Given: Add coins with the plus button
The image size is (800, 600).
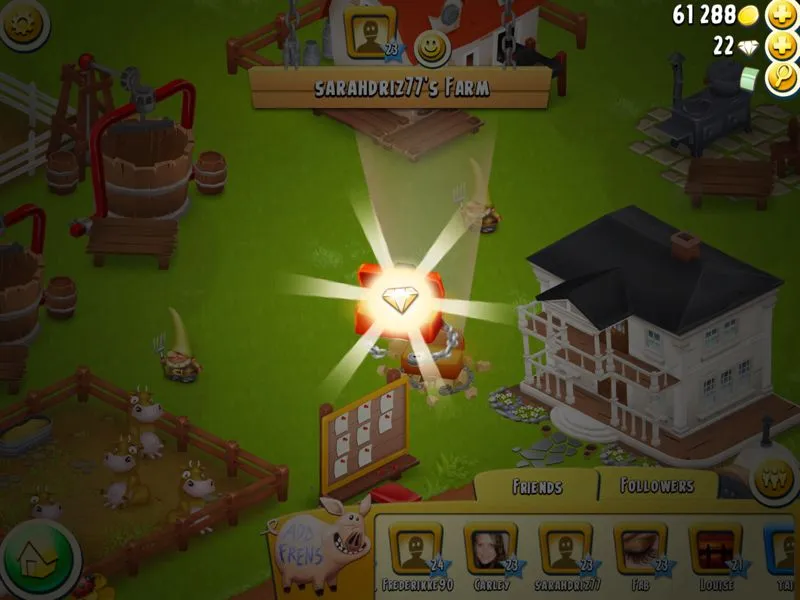Looking at the screenshot, I should (781, 16).
